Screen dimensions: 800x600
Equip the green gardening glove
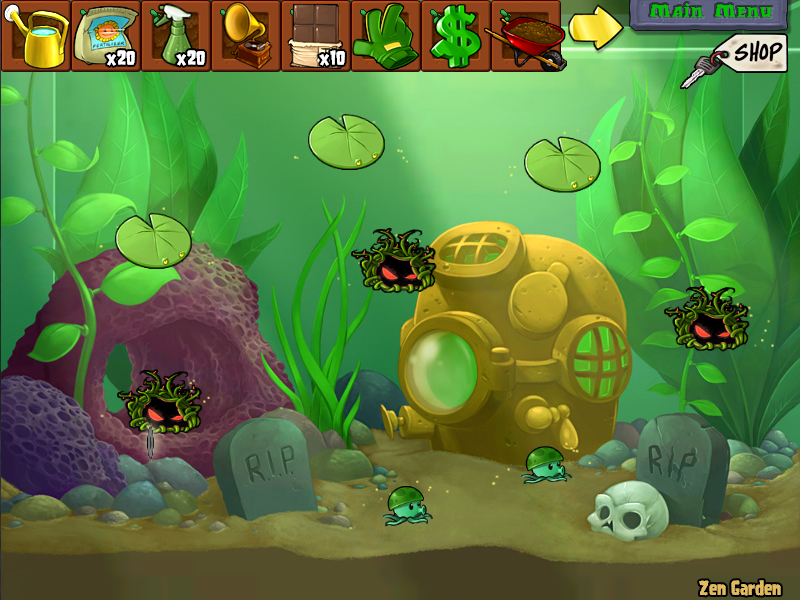[x=385, y=36]
